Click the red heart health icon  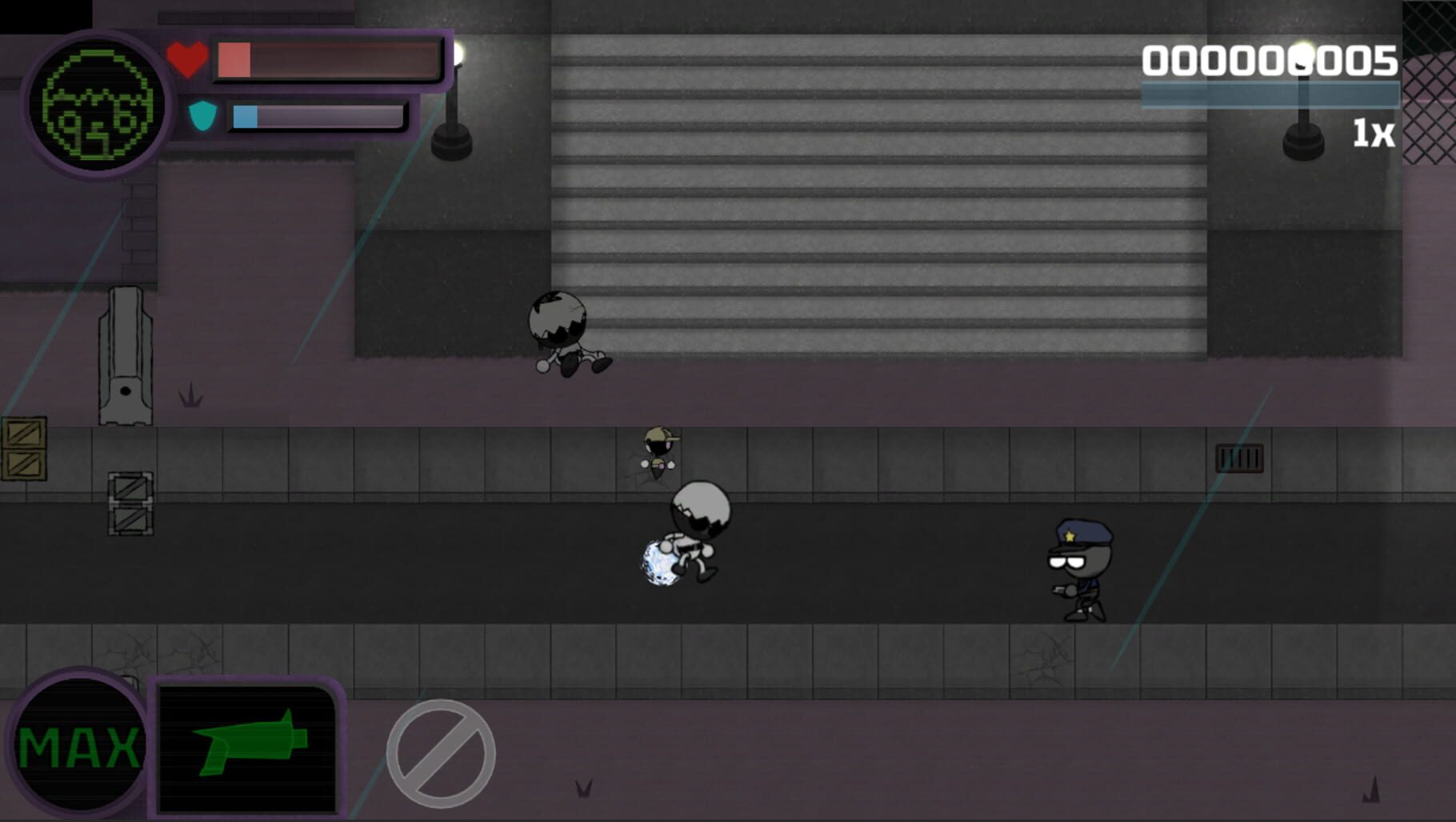click(x=187, y=58)
